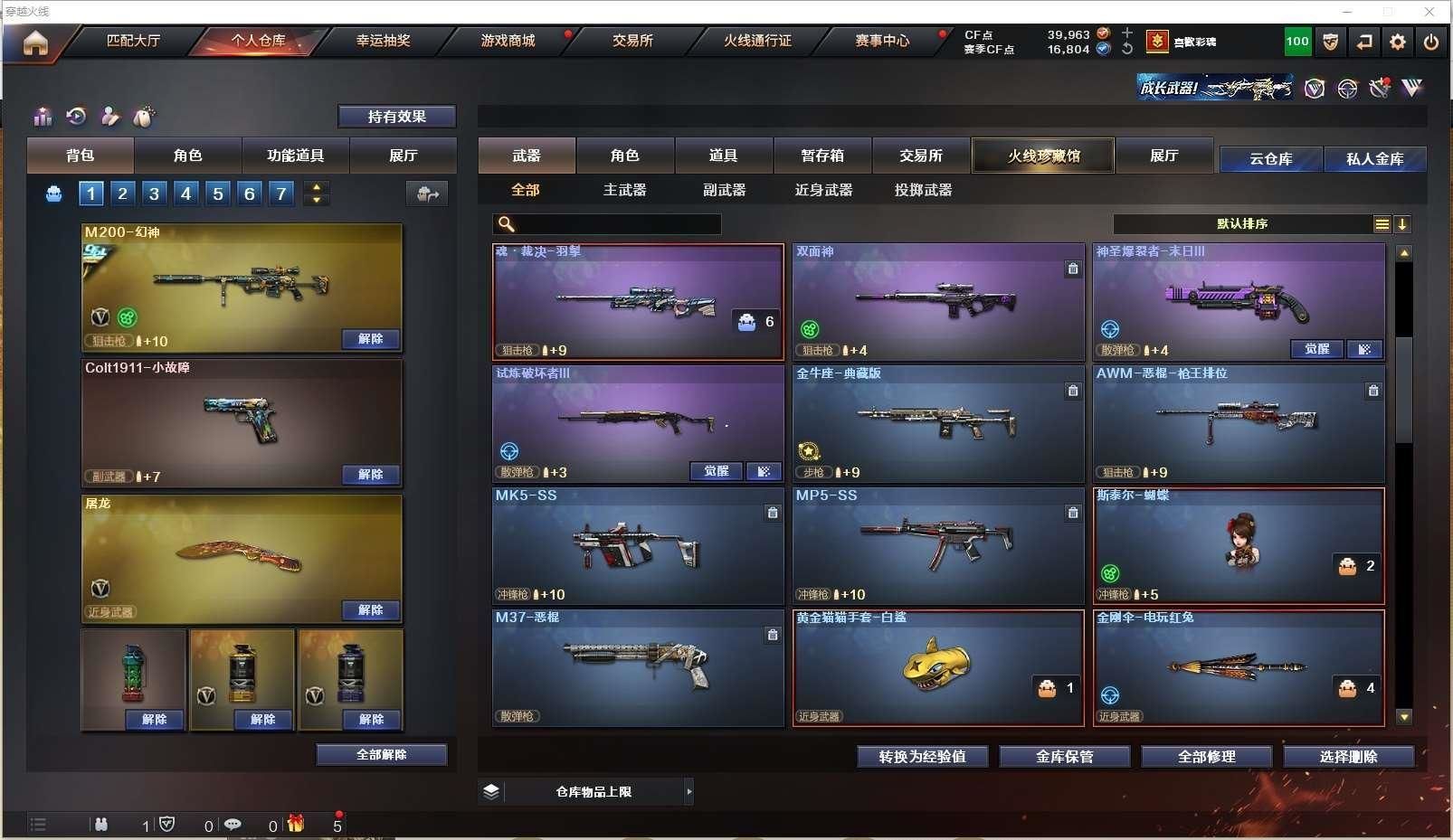Image resolution: width=1453 pixels, height=840 pixels.
Task: Click 全部解除 to unequip everything
Action: pyautogui.click(x=381, y=755)
